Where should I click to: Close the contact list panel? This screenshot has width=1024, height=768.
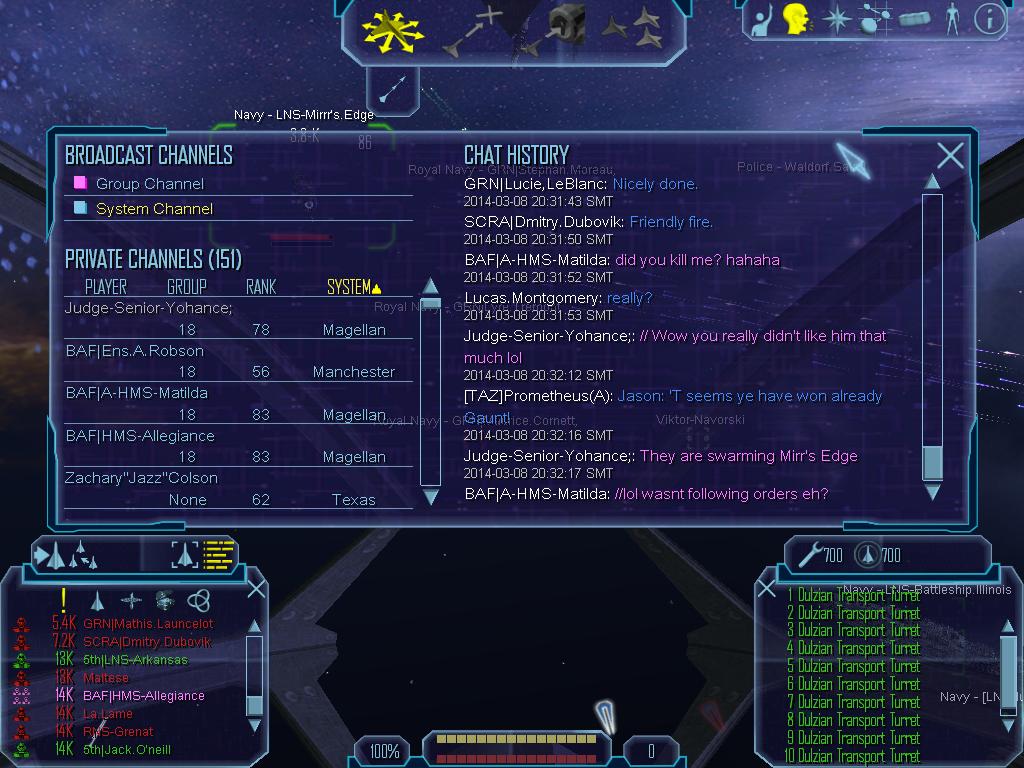tap(256, 588)
